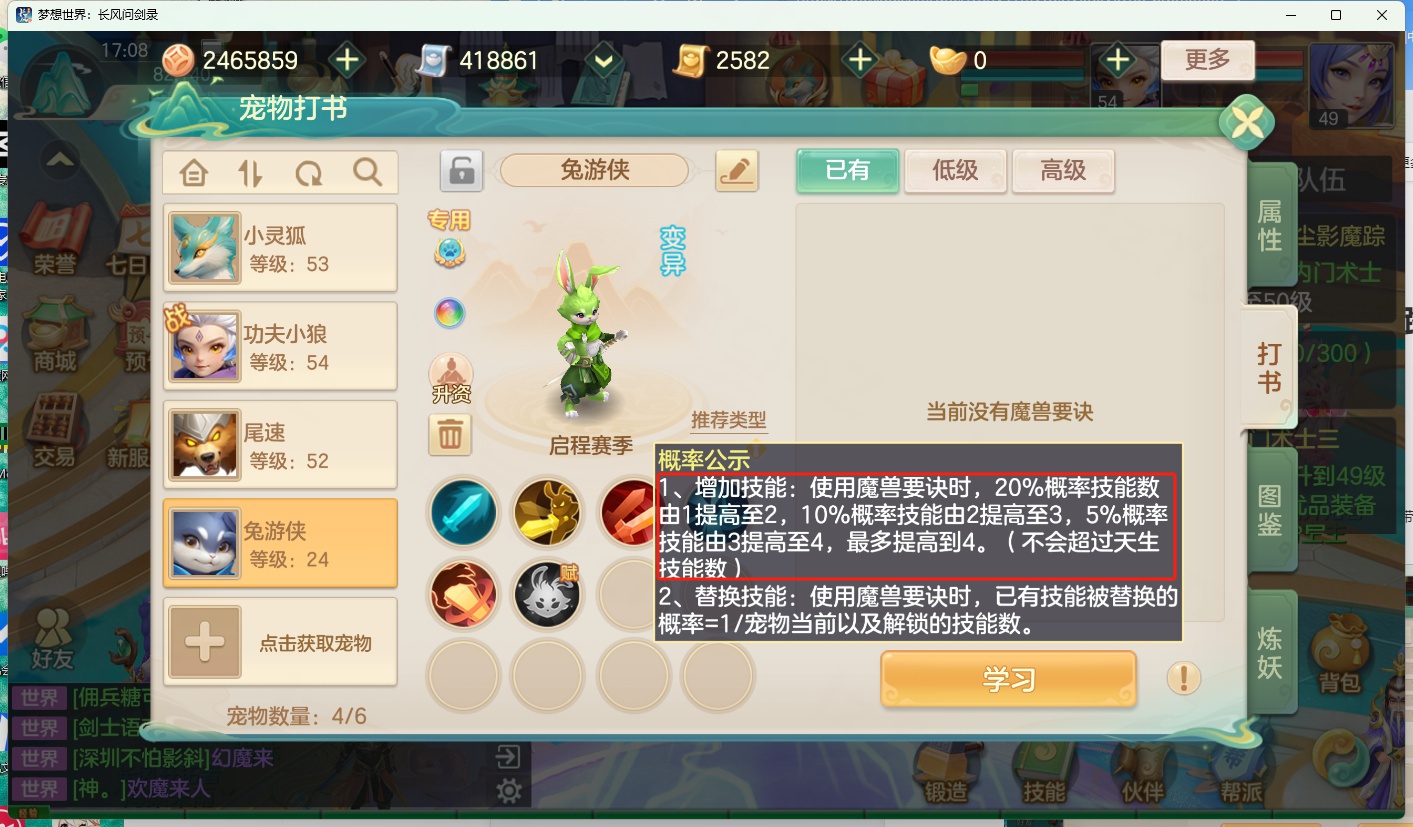Viewport: 1413px width, 827px height.
Task: Click the pencil to rename 兔游侠
Action: pyautogui.click(x=736, y=170)
